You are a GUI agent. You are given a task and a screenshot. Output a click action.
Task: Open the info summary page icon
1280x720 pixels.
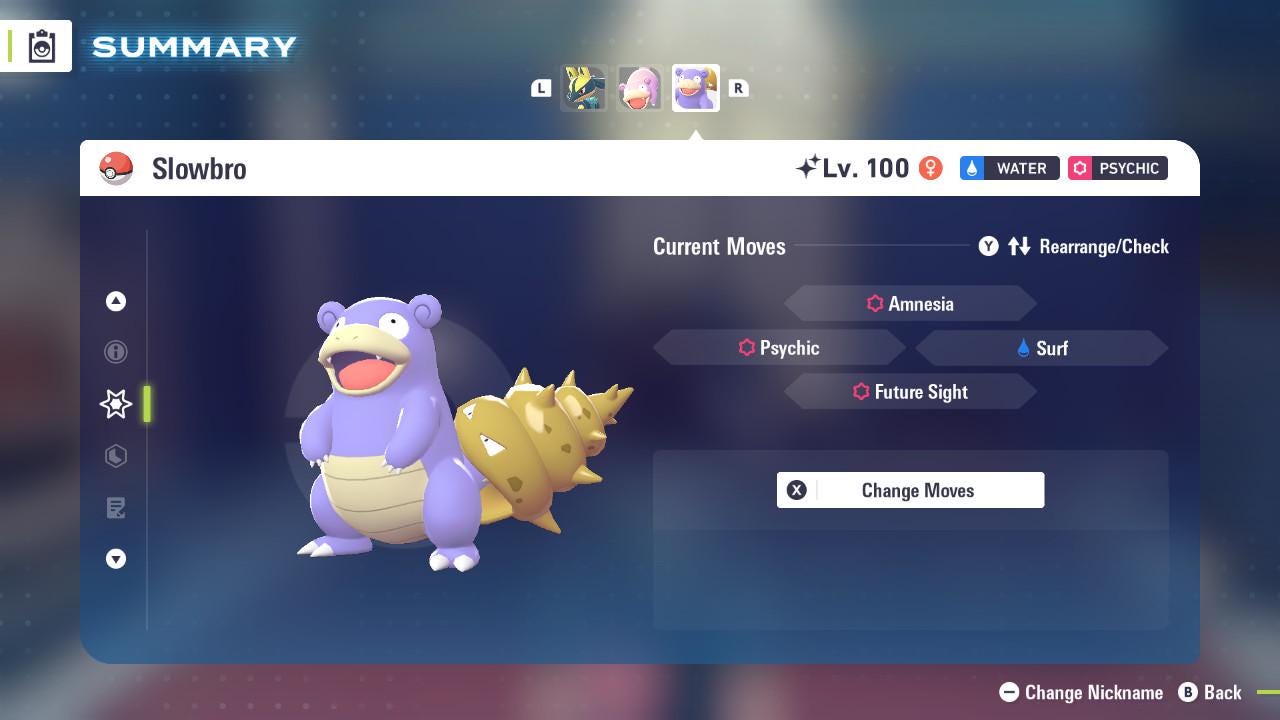pyautogui.click(x=116, y=352)
